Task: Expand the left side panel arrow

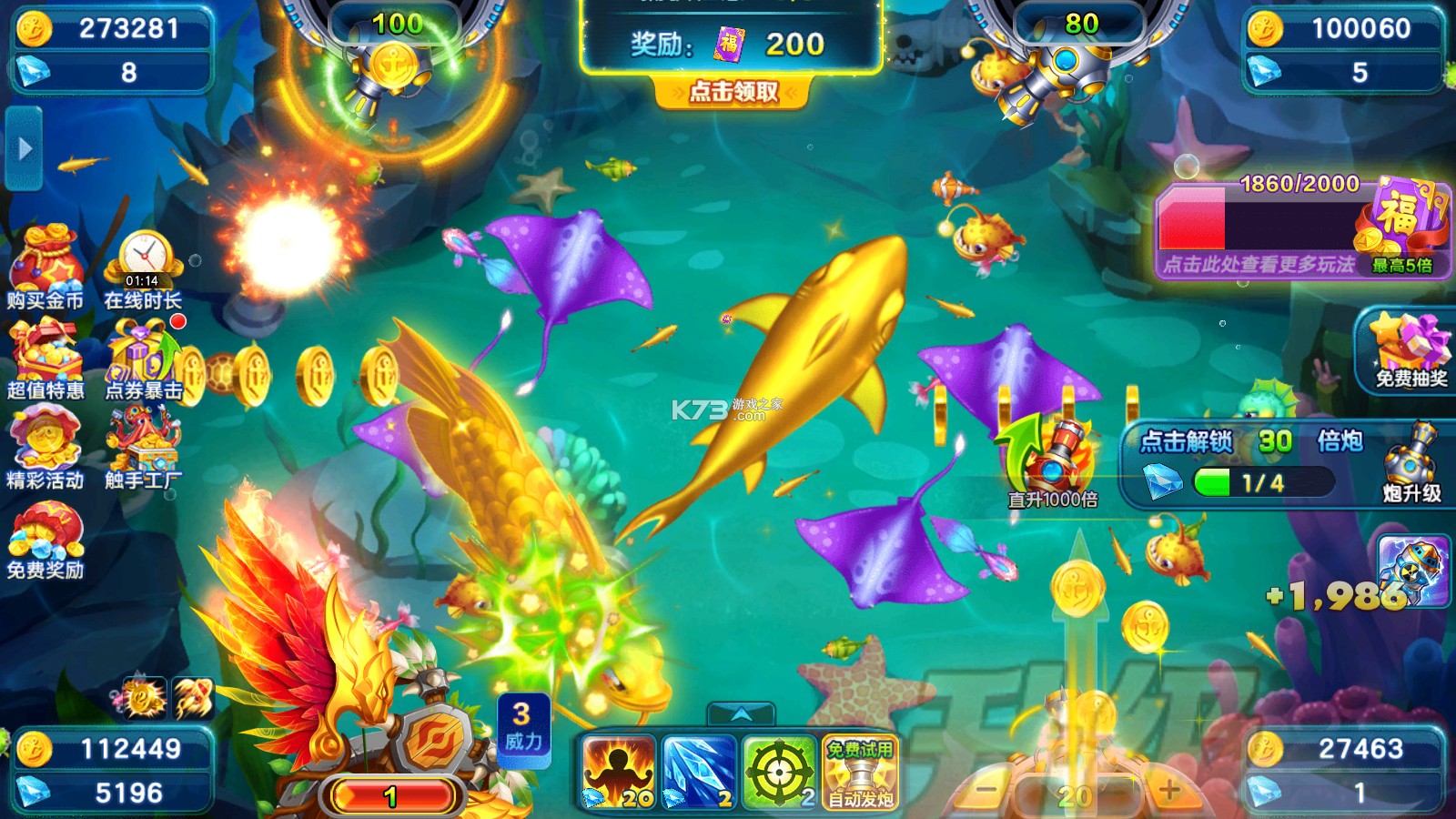Action: pos(25,148)
